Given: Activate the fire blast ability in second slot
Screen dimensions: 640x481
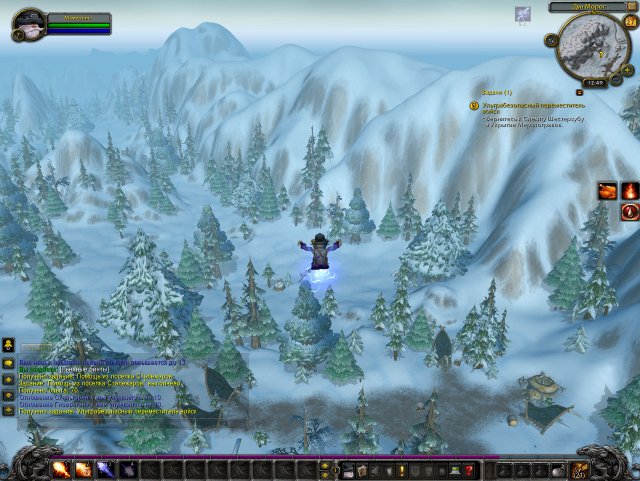Looking at the screenshot, I should point(83,469).
